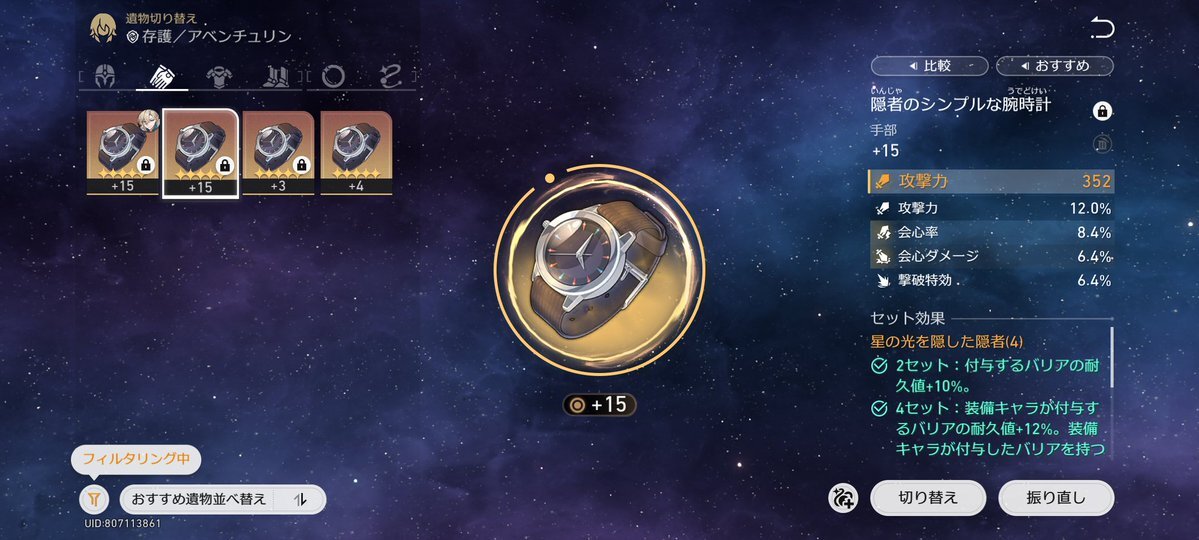This screenshot has height=540, width=1199.
Task: Go back with the return arrow
Action: [1101, 29]
